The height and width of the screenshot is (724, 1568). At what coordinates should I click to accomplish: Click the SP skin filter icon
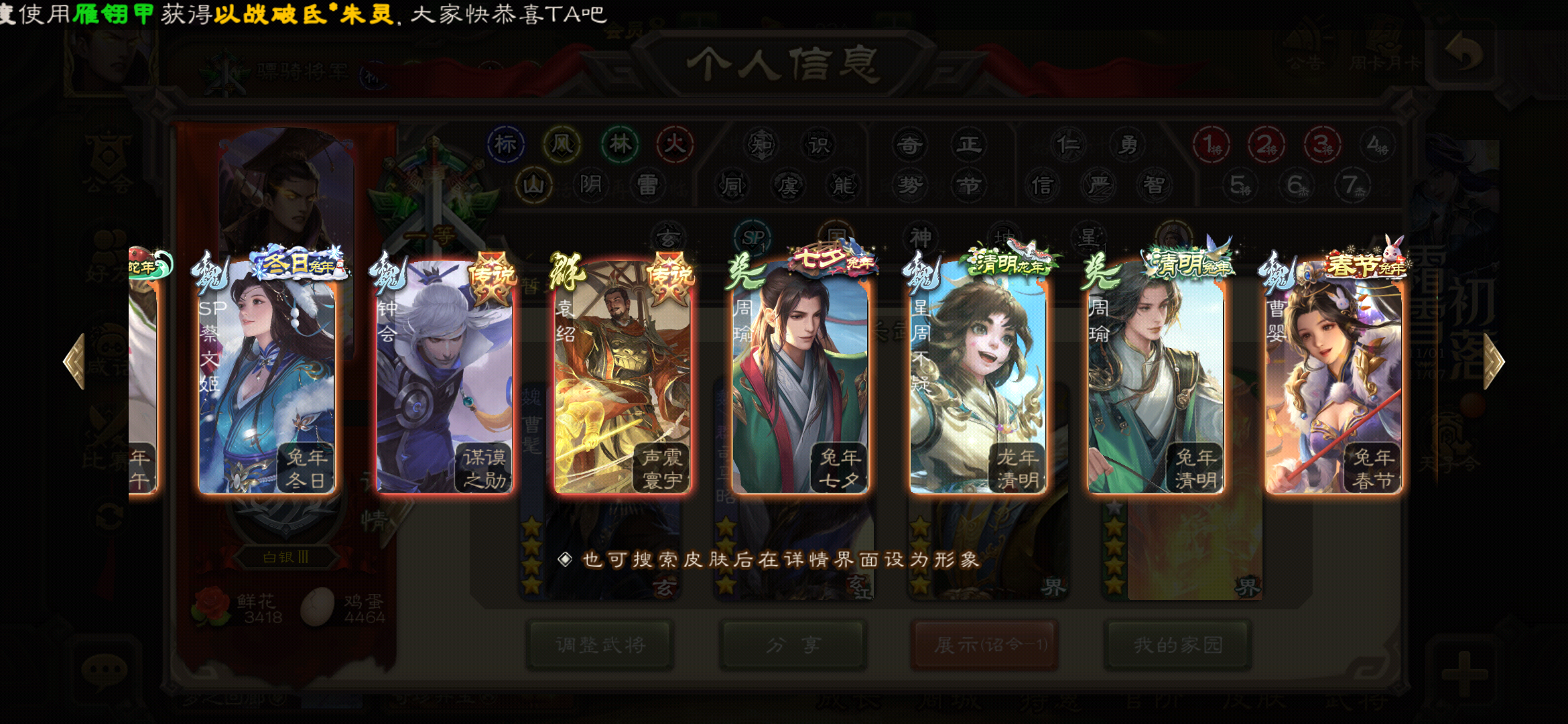(x=752, y=236)
